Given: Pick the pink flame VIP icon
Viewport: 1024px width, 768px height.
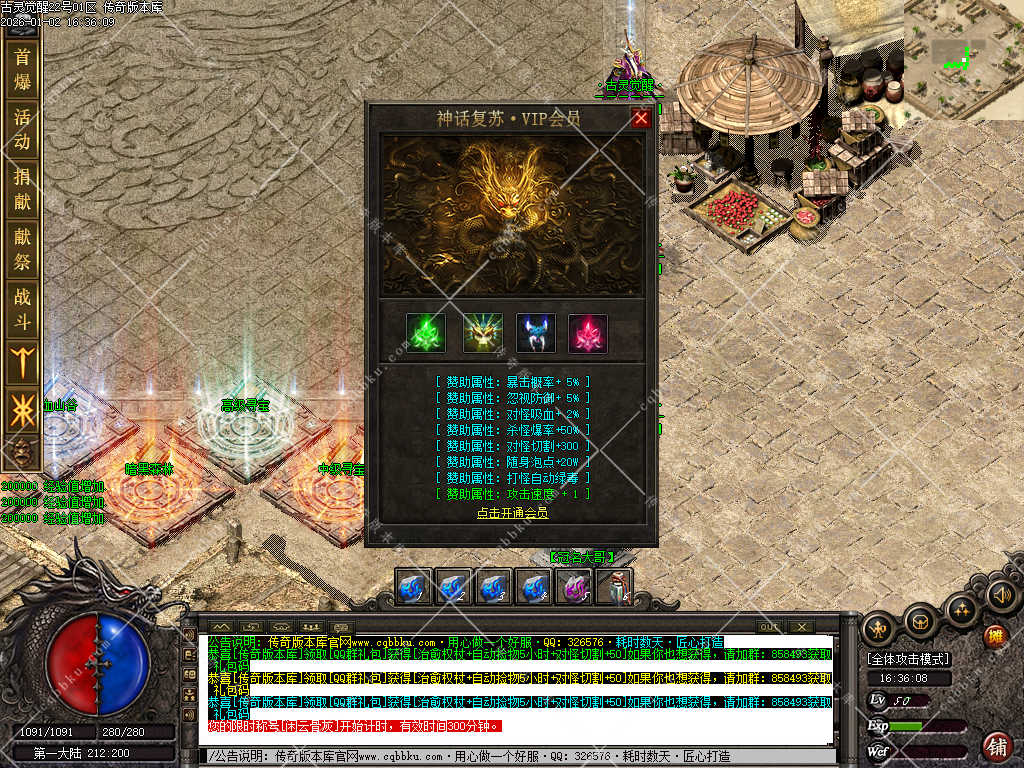Looking at the screenshot, I should [x=588, y=333].
